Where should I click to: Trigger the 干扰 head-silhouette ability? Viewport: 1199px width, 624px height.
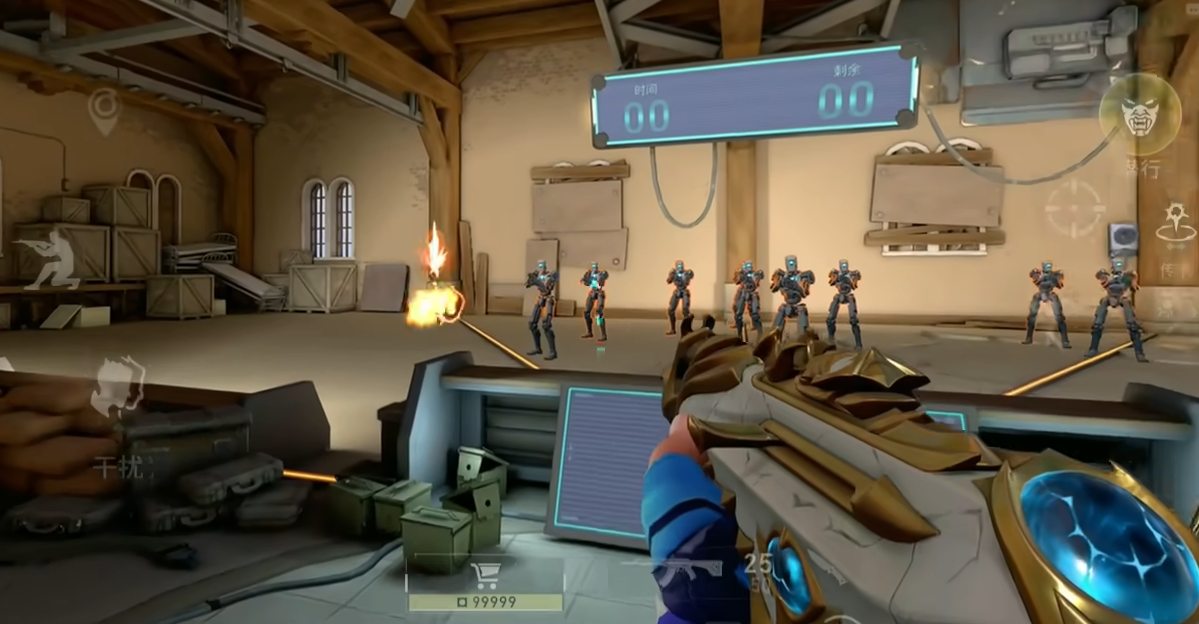click(x=120, y=390)
